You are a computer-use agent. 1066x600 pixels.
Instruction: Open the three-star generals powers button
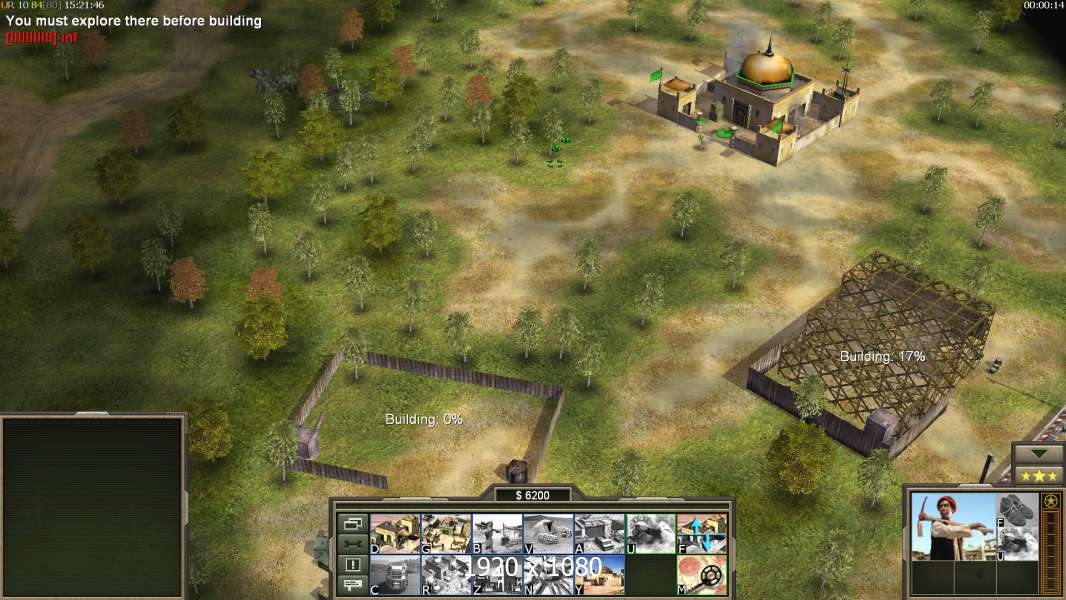pyautogui.click(x=1038, y=476)
